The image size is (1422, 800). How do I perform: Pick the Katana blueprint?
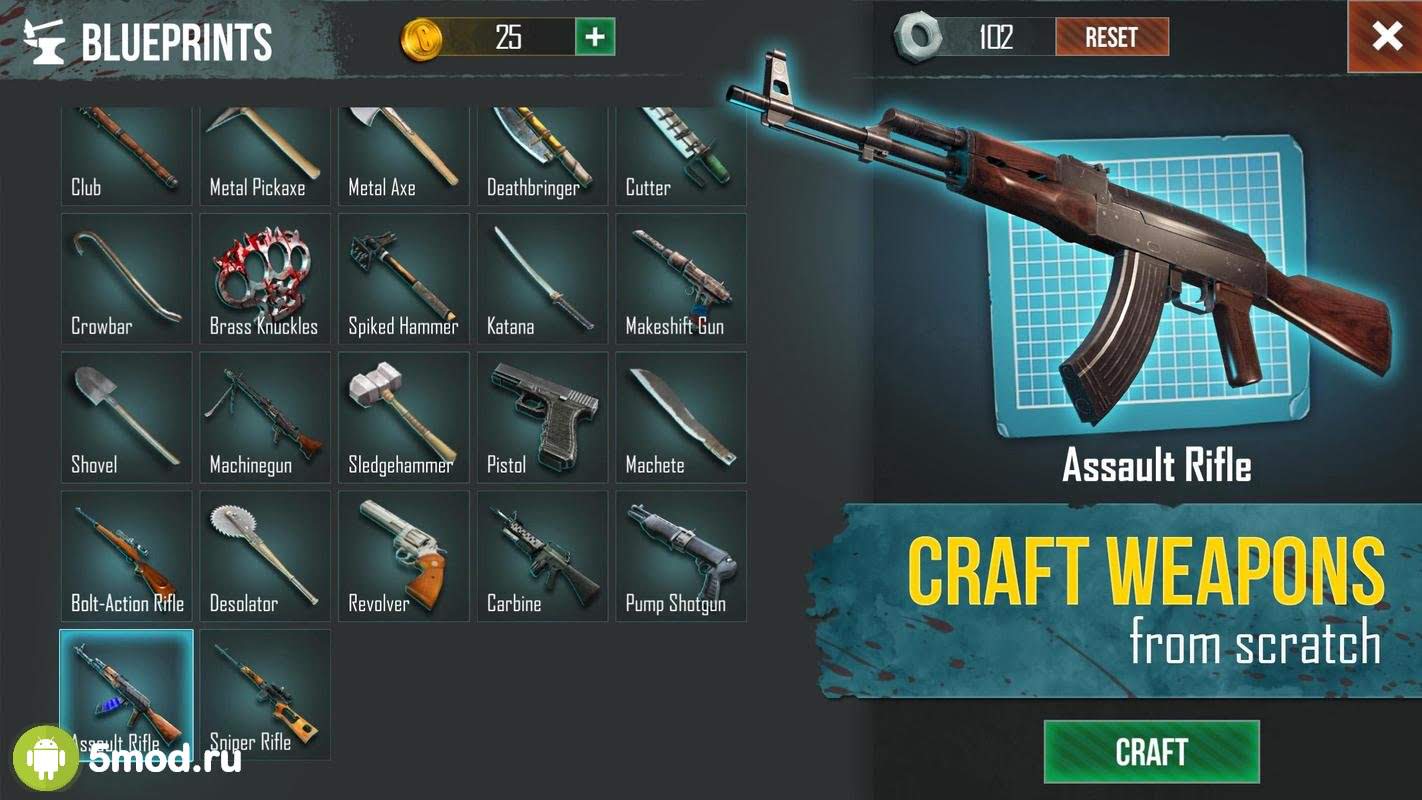542,278
